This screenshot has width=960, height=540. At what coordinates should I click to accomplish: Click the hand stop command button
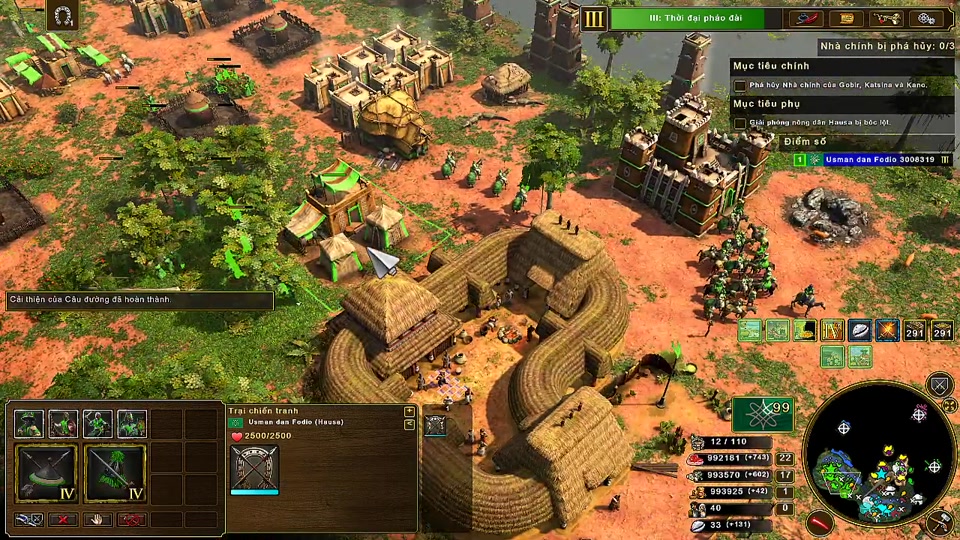pyautogui.click(x=97, y=520)
